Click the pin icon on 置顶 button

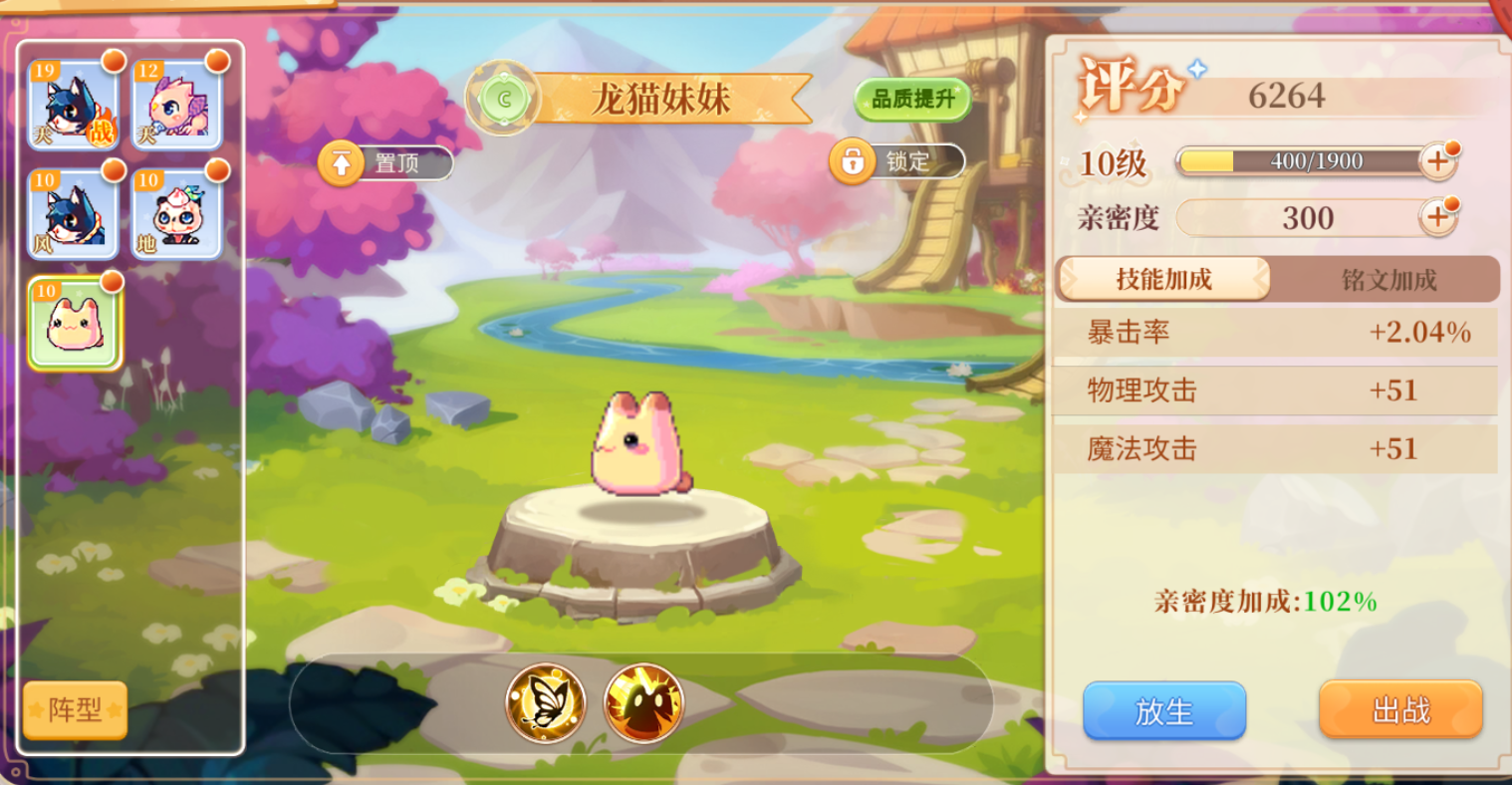[x=340, y=162]
